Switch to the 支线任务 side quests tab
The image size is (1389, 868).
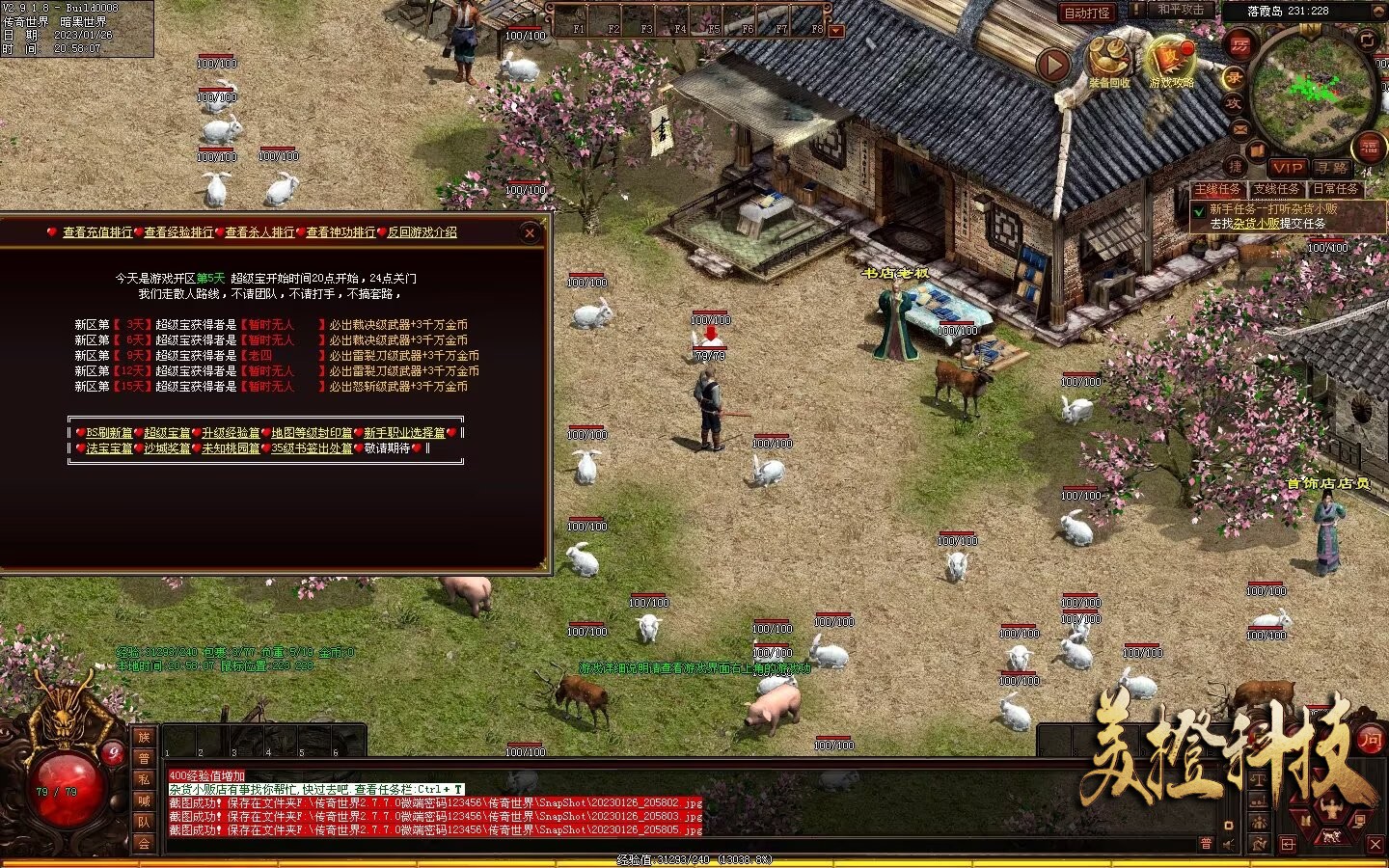[x=1276, y=189]
